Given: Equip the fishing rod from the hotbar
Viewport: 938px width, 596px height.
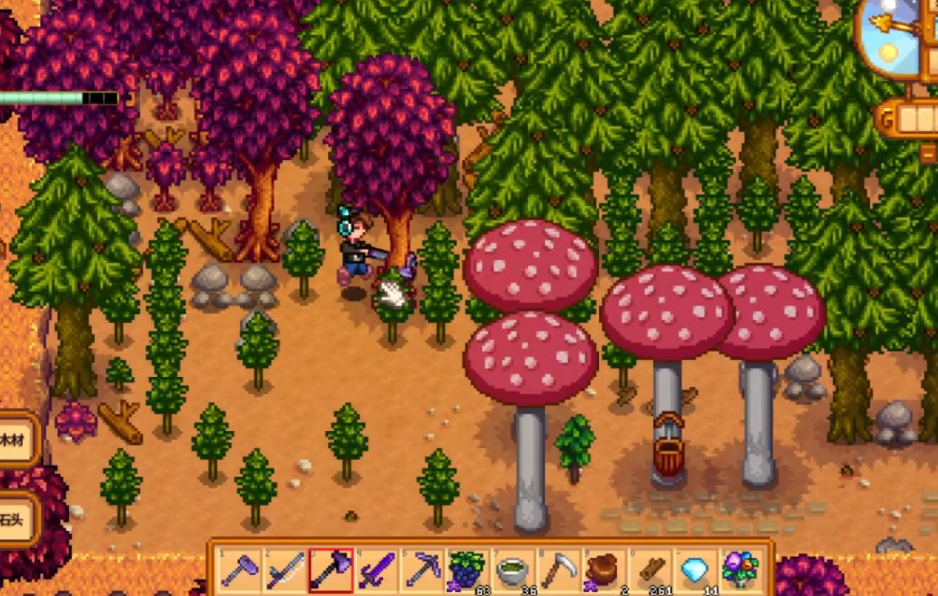Looking at the screenshot, I should pos(285,569).
